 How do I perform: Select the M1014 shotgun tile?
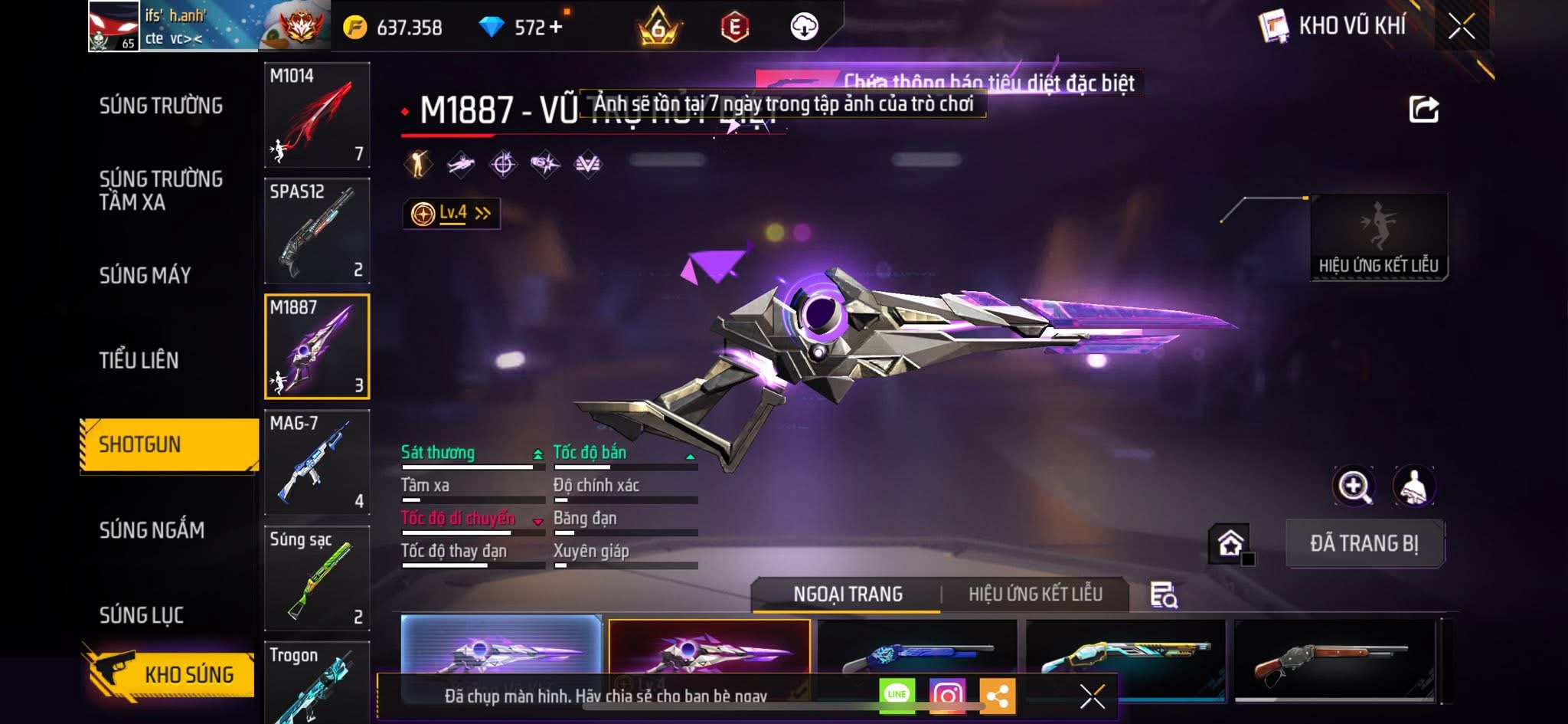click(317, 115)
